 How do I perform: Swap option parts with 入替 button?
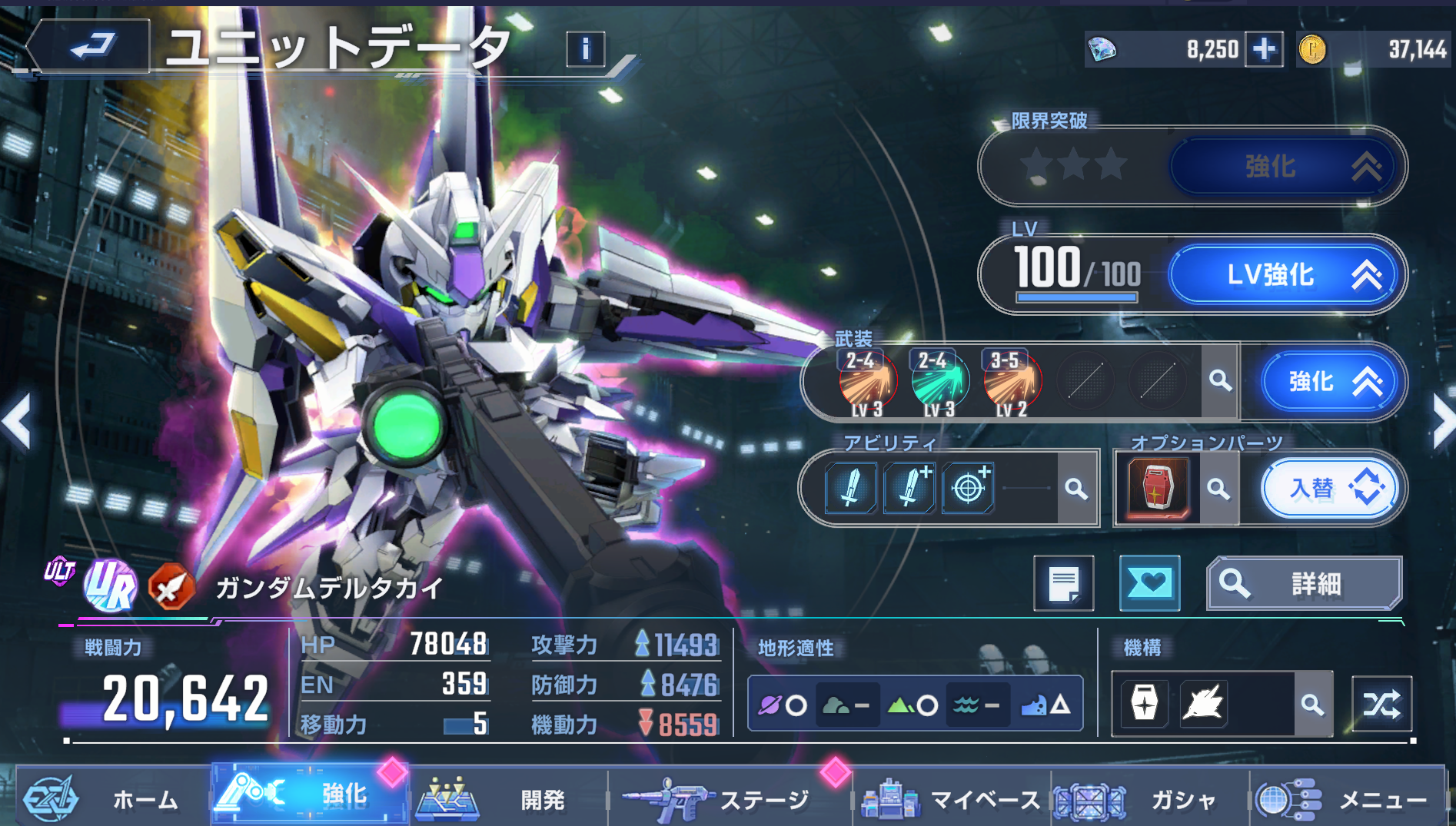[x=1331, y=488]
